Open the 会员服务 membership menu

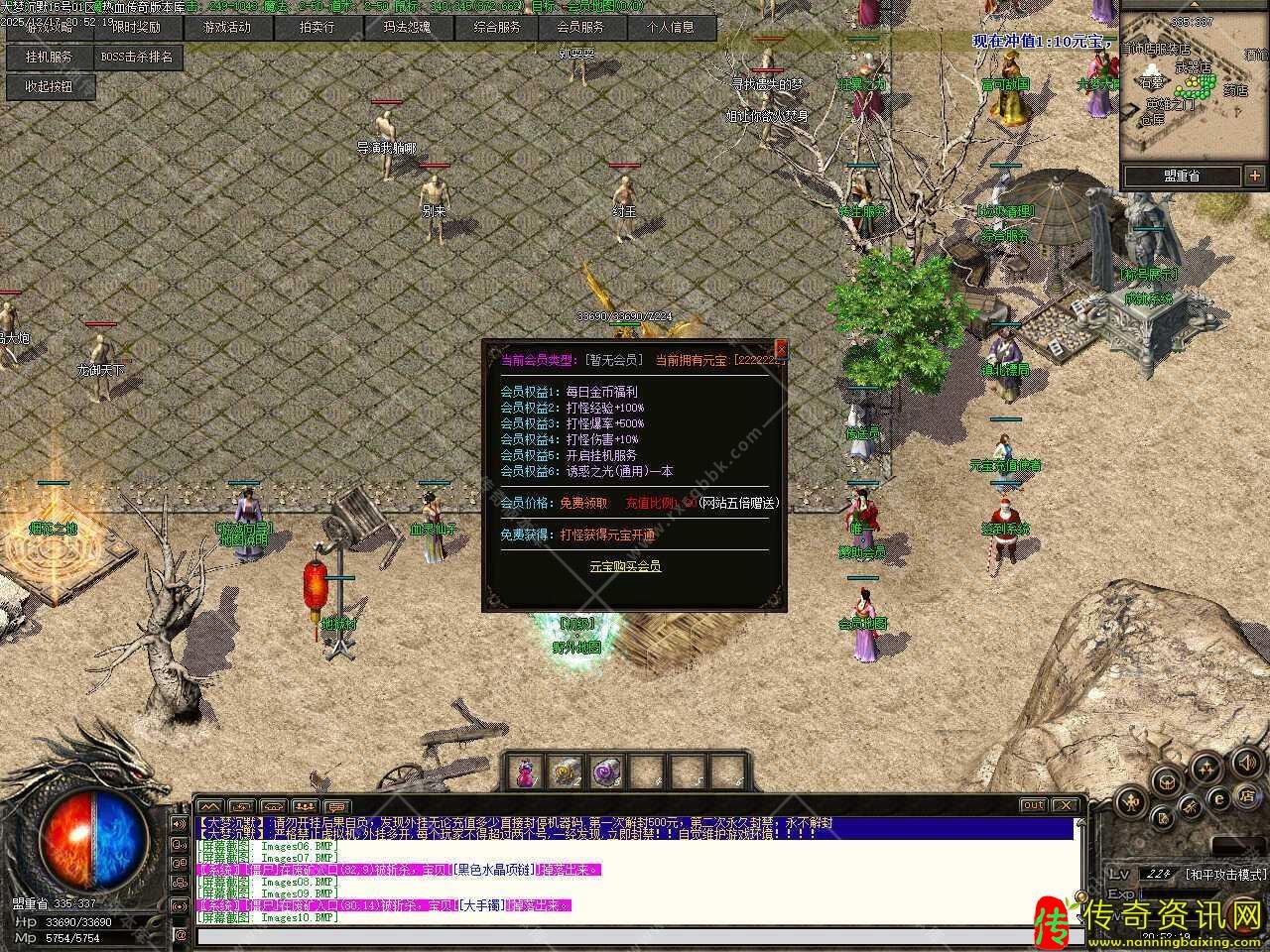tap(580, 28)
